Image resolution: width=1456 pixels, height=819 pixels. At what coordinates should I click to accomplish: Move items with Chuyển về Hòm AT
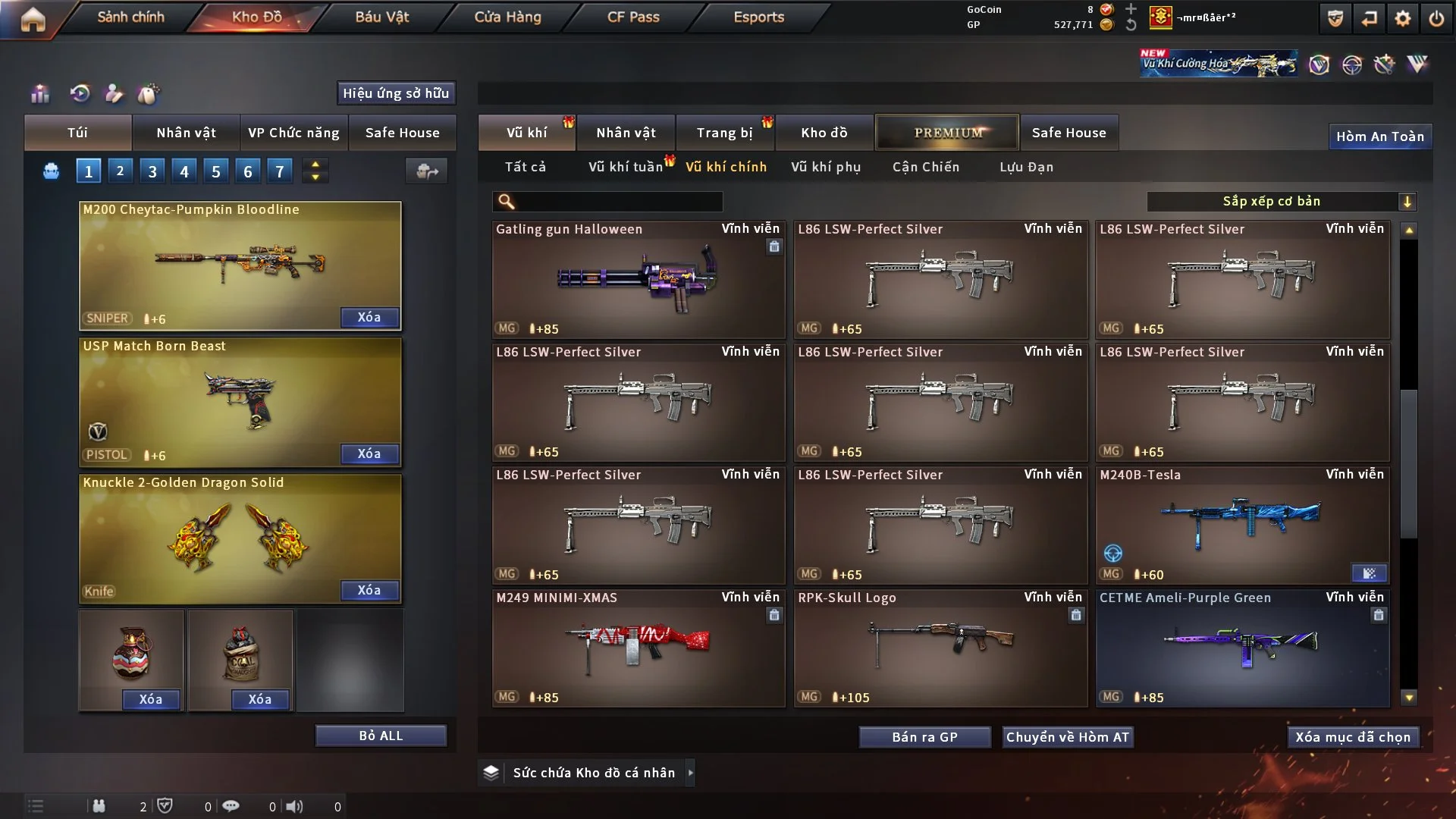point(1068,737)
